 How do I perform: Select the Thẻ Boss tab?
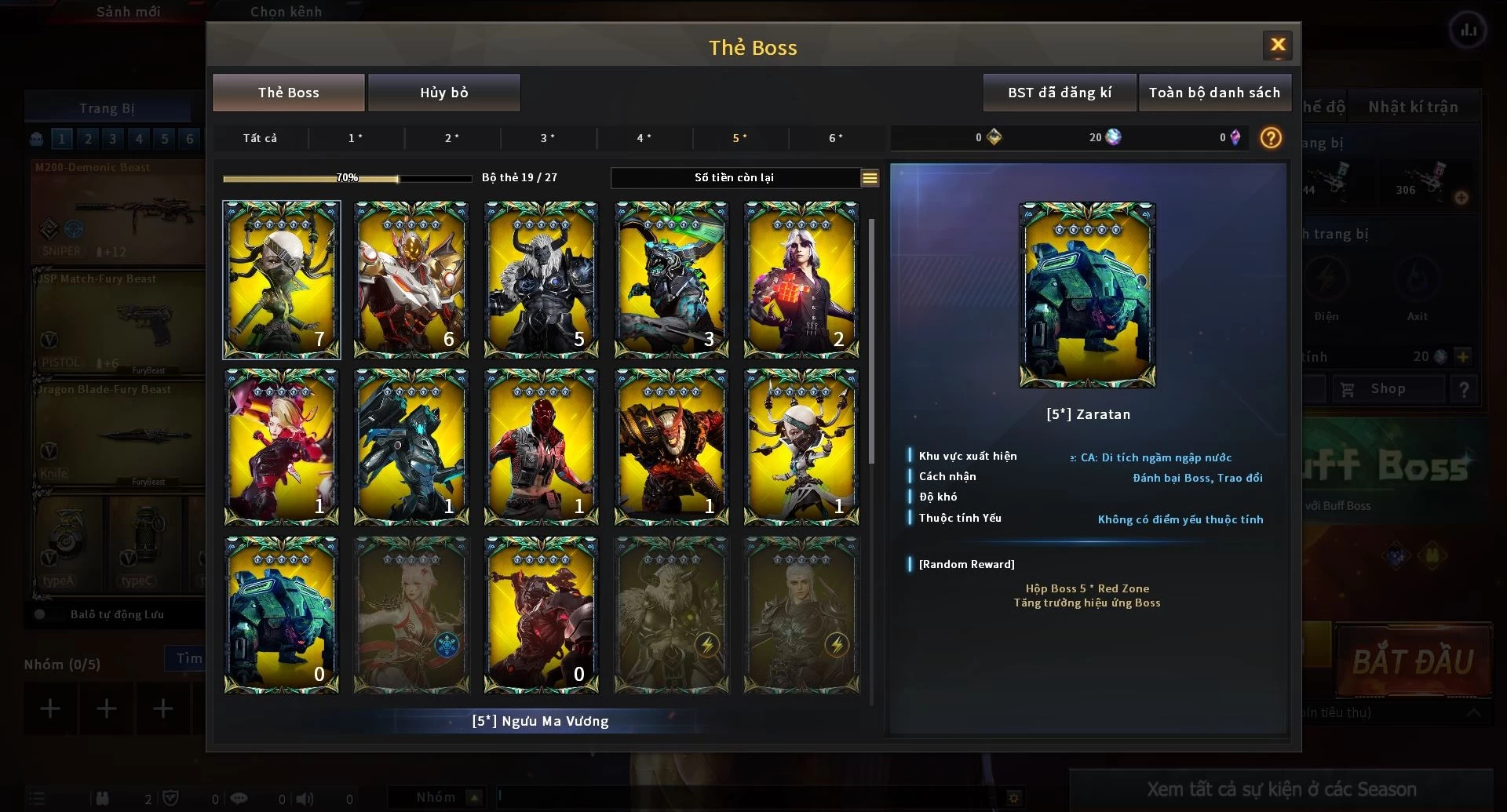(289, 93)
